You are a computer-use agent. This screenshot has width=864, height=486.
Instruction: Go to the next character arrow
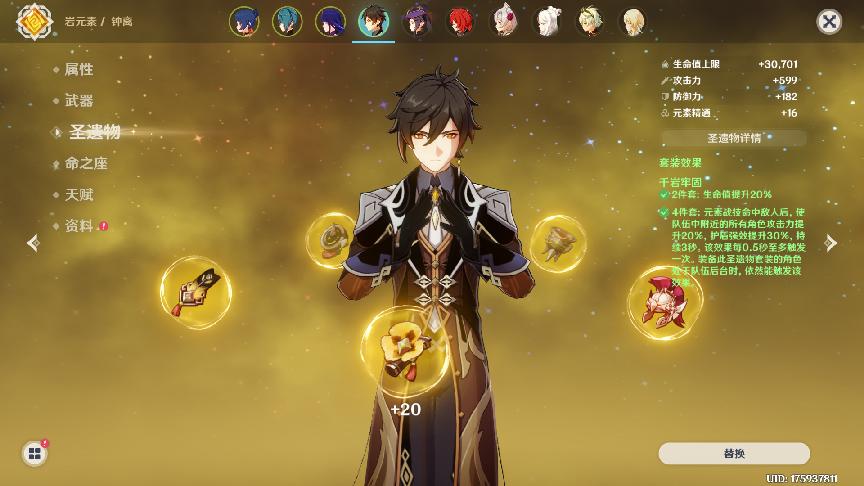830,242
